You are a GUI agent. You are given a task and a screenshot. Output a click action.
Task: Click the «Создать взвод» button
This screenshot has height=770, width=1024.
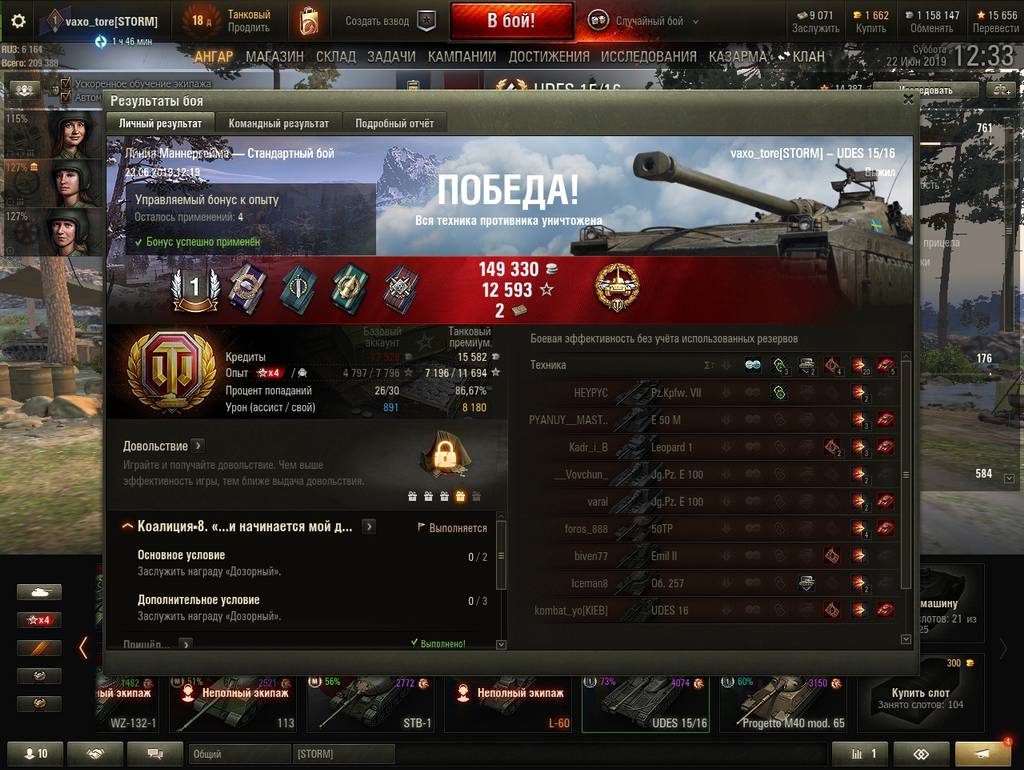pos(390,21)
